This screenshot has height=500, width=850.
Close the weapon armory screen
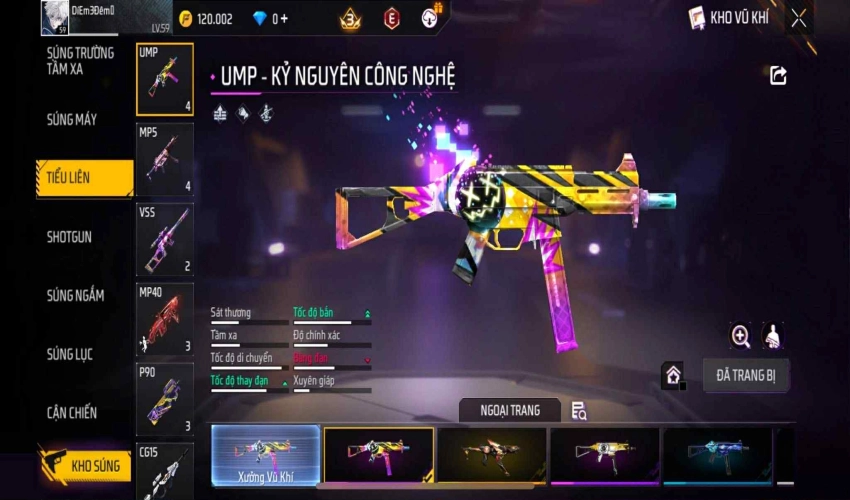799,18
